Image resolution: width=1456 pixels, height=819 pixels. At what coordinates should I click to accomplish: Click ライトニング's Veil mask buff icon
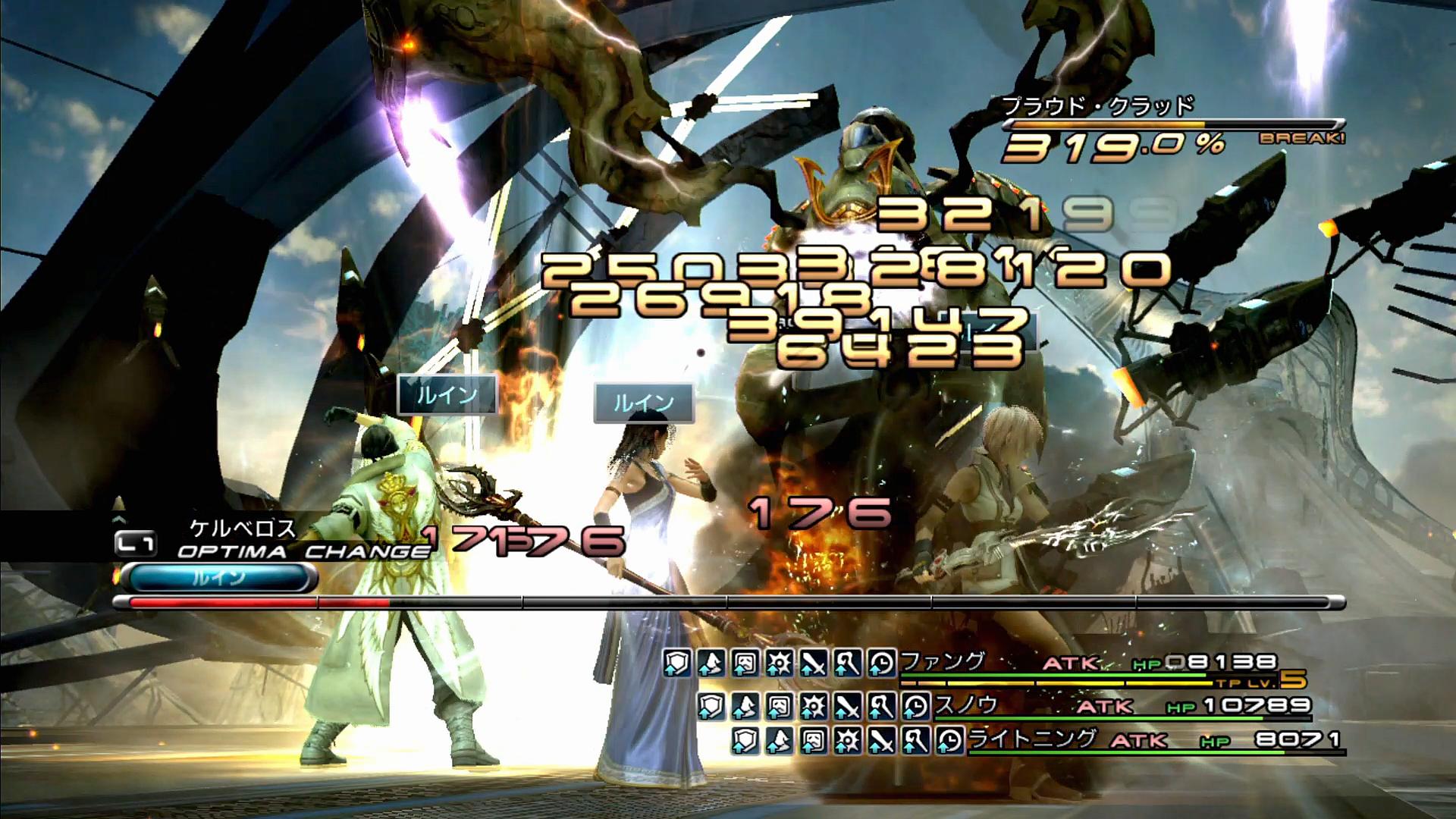812,740
